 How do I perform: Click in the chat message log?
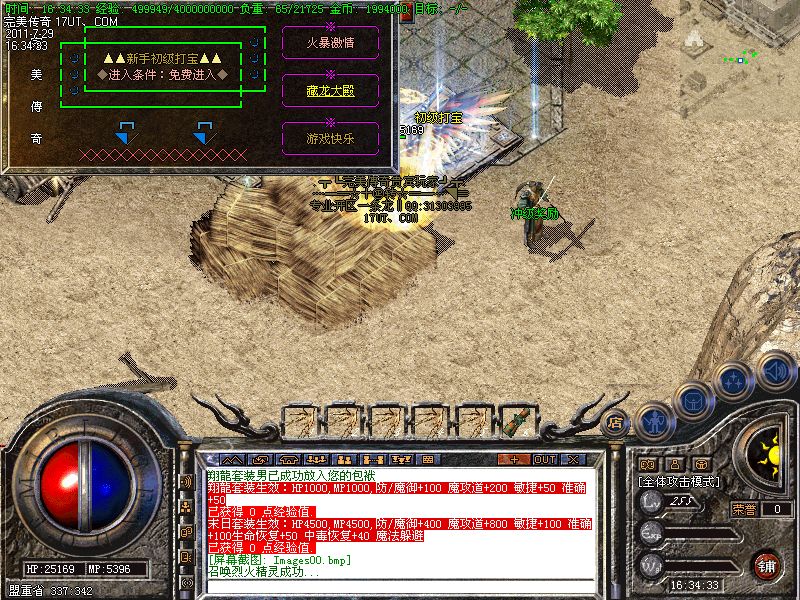tap(400, 522)
